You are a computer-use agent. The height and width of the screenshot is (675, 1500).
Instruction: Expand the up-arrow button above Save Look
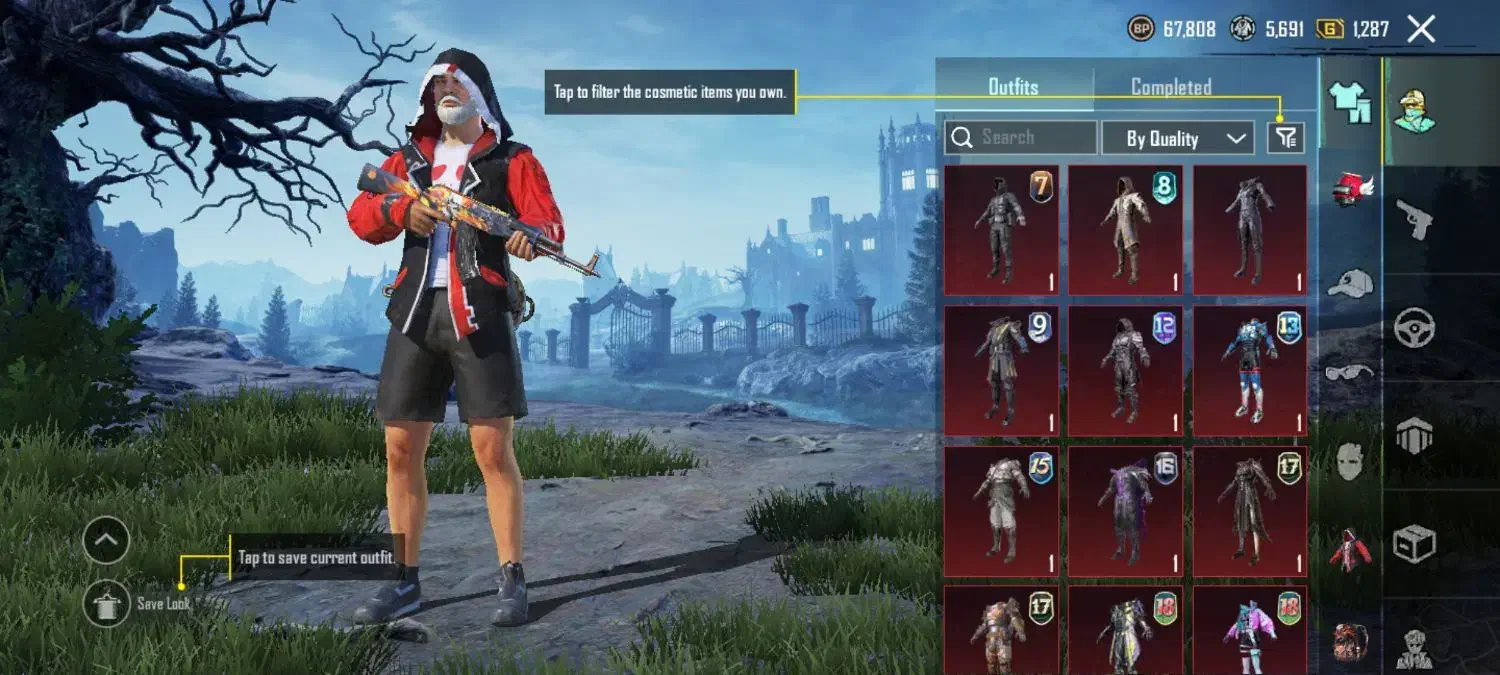pyautogui.click(x=106, y=541)
